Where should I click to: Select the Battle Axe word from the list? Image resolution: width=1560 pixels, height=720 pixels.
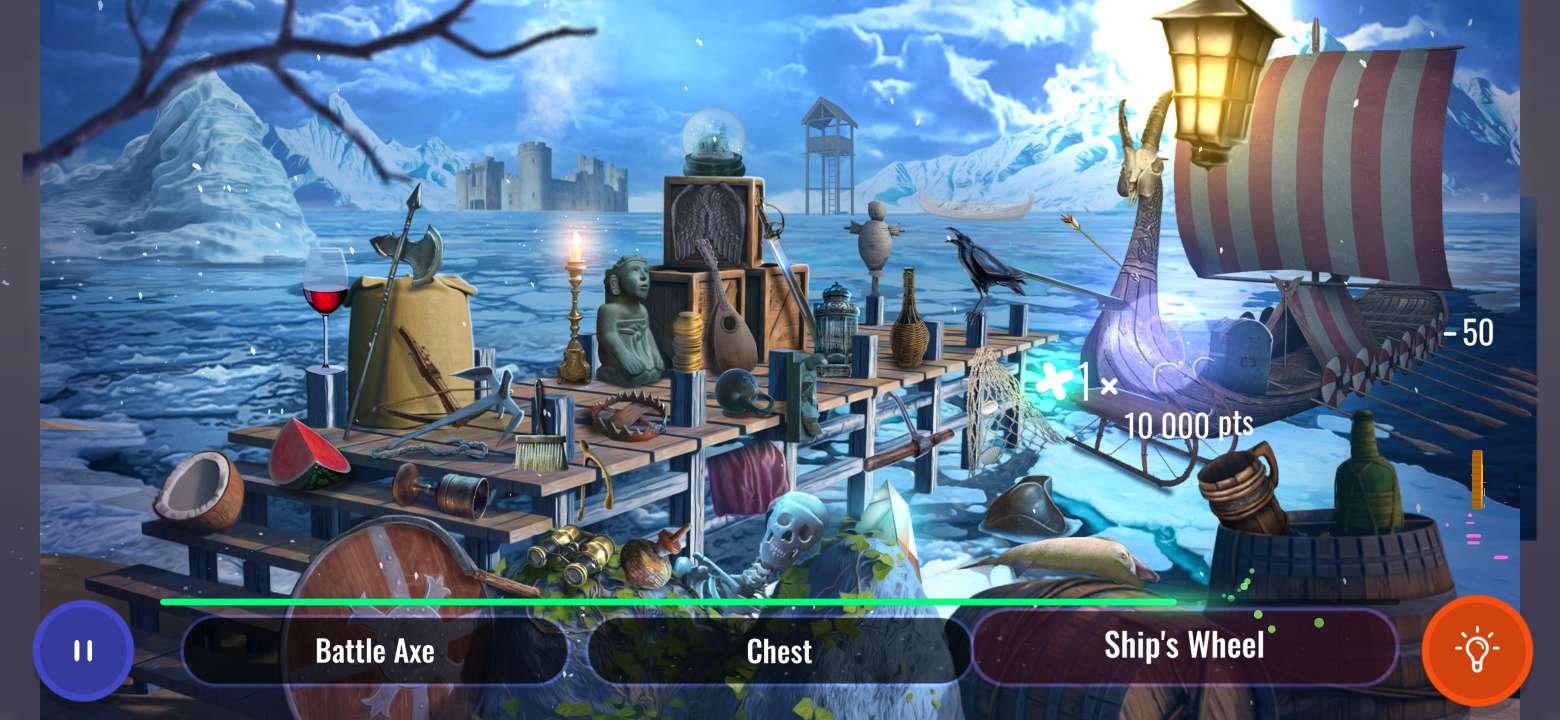click(x=375, y=651)
